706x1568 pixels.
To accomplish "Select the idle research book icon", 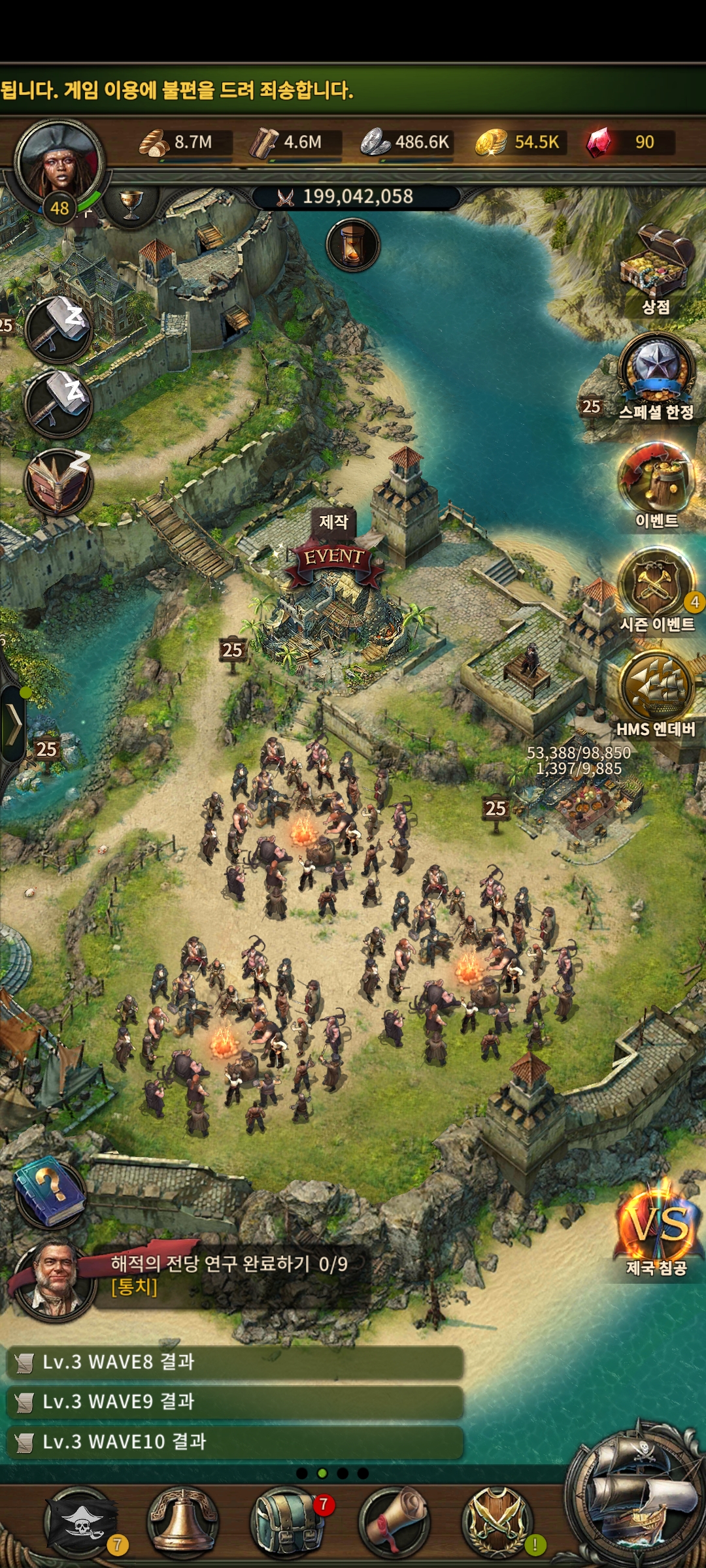I will point(58,482).
